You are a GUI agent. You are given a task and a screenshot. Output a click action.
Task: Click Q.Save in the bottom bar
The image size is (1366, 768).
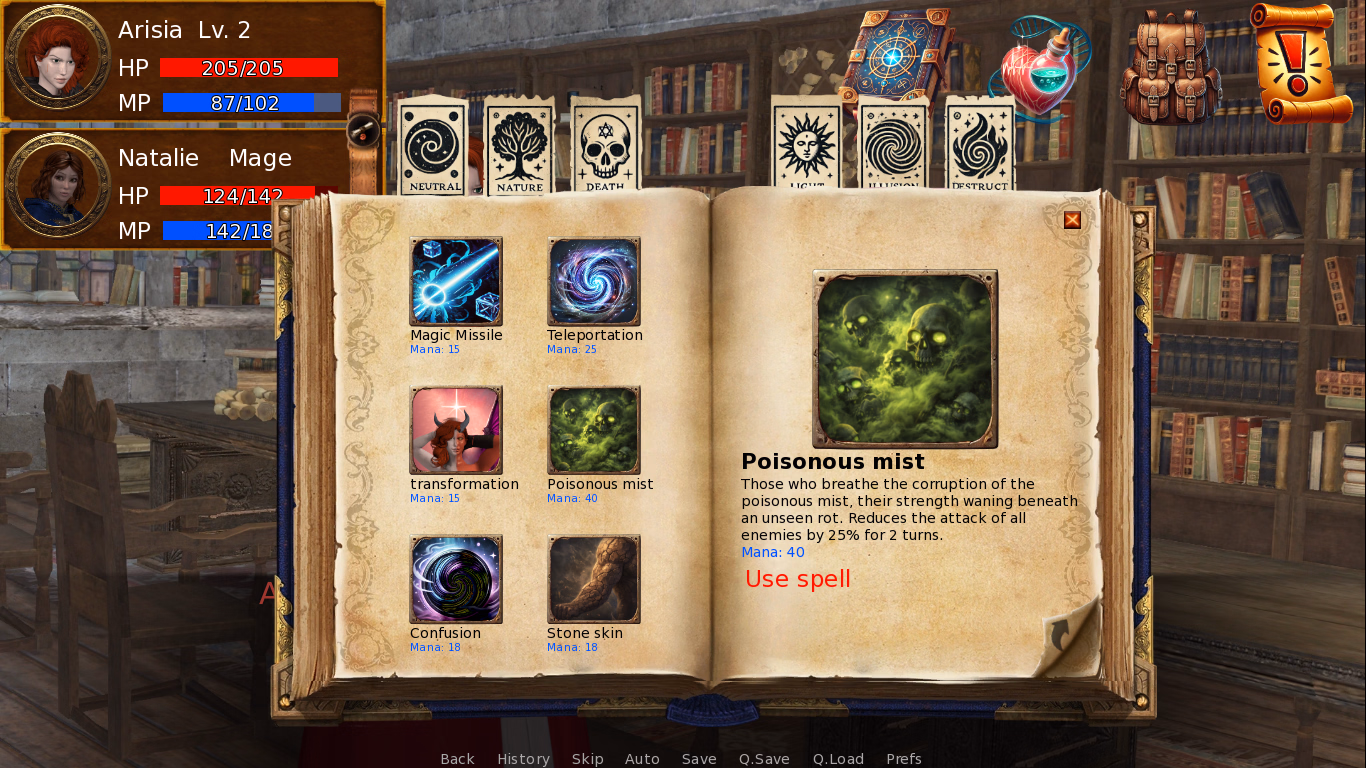coord(764,759)
